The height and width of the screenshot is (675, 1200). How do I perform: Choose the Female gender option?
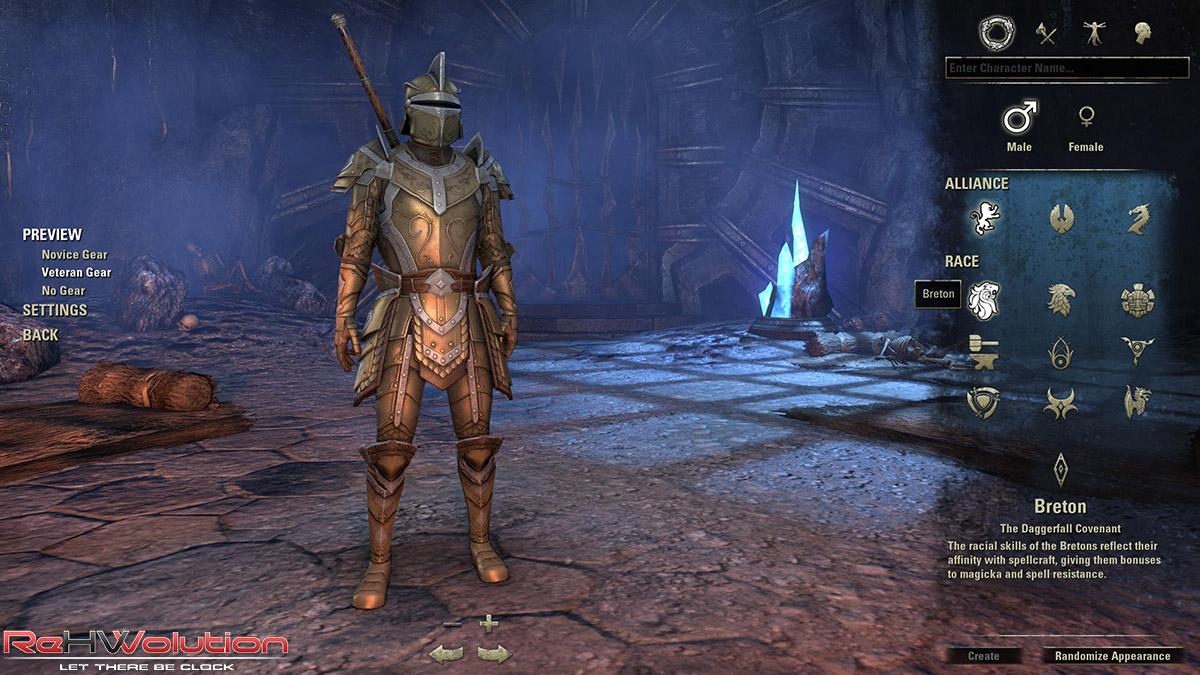click(x=1085, y=119)
